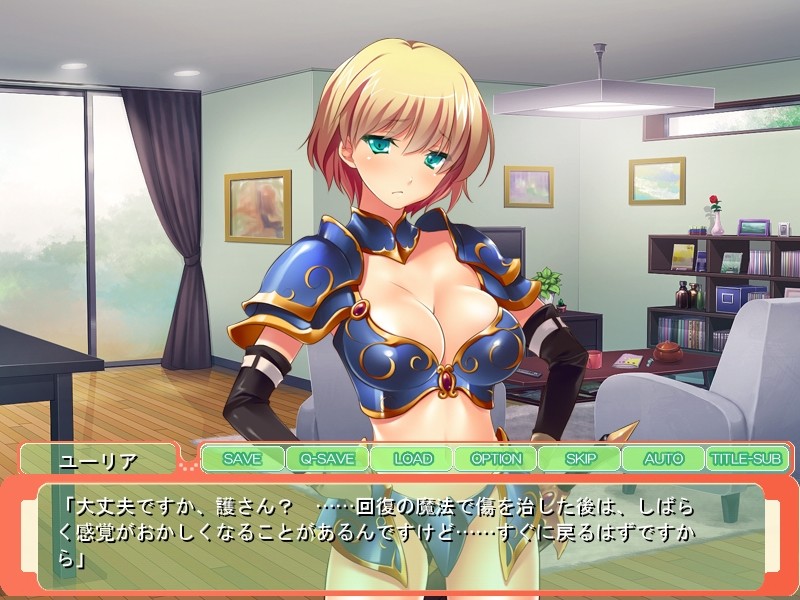Activate SKIP to fast-forward text
Image resolution: width=800 pixels, height=600 pixels.
(580, 459)
